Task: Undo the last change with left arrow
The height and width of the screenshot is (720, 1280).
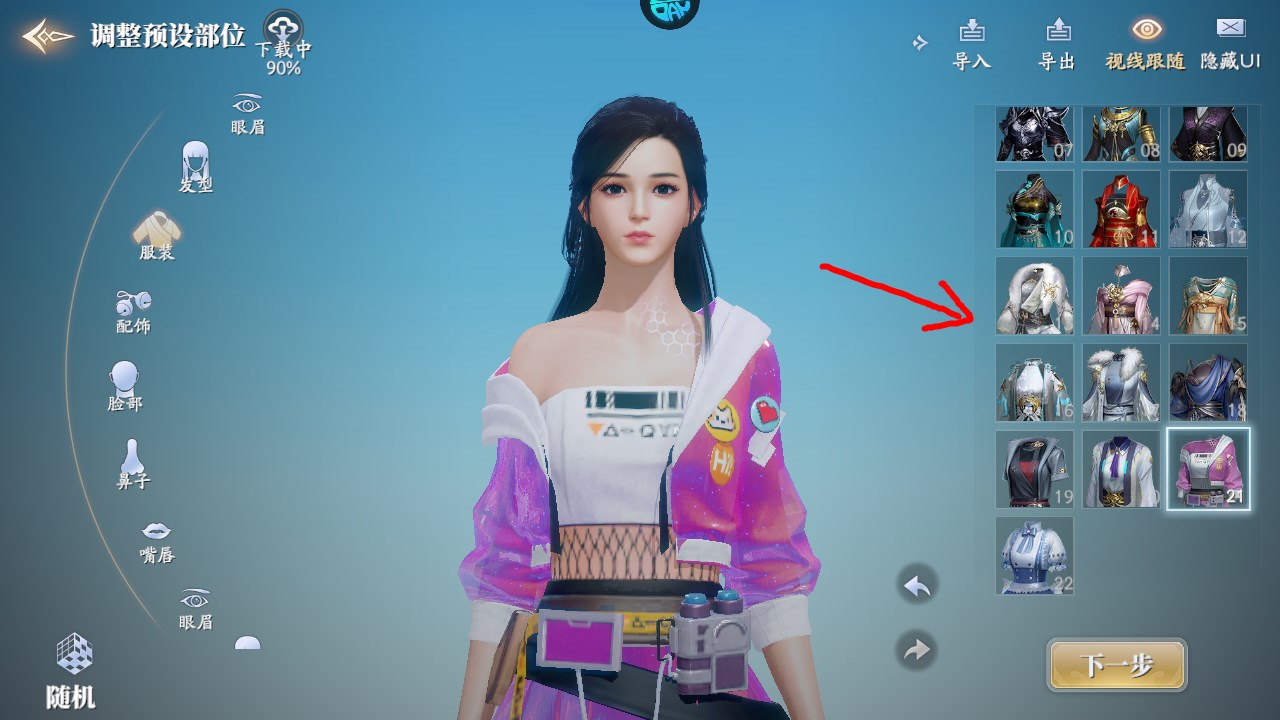Action: (x=916, y=586)
